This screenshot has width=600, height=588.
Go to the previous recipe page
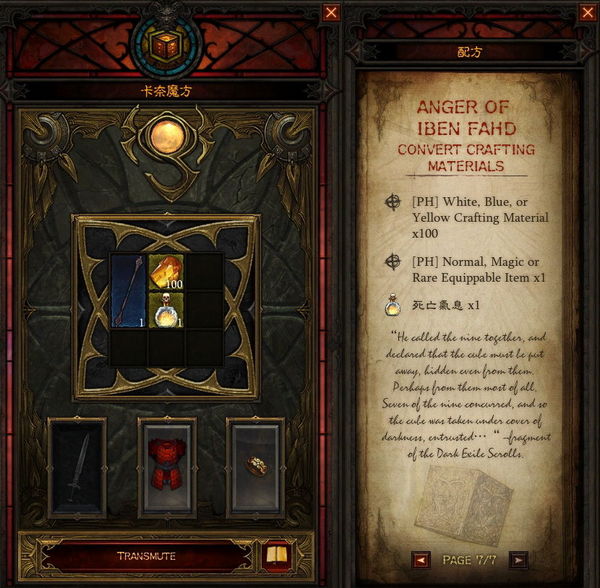click(x=421, y=559)
